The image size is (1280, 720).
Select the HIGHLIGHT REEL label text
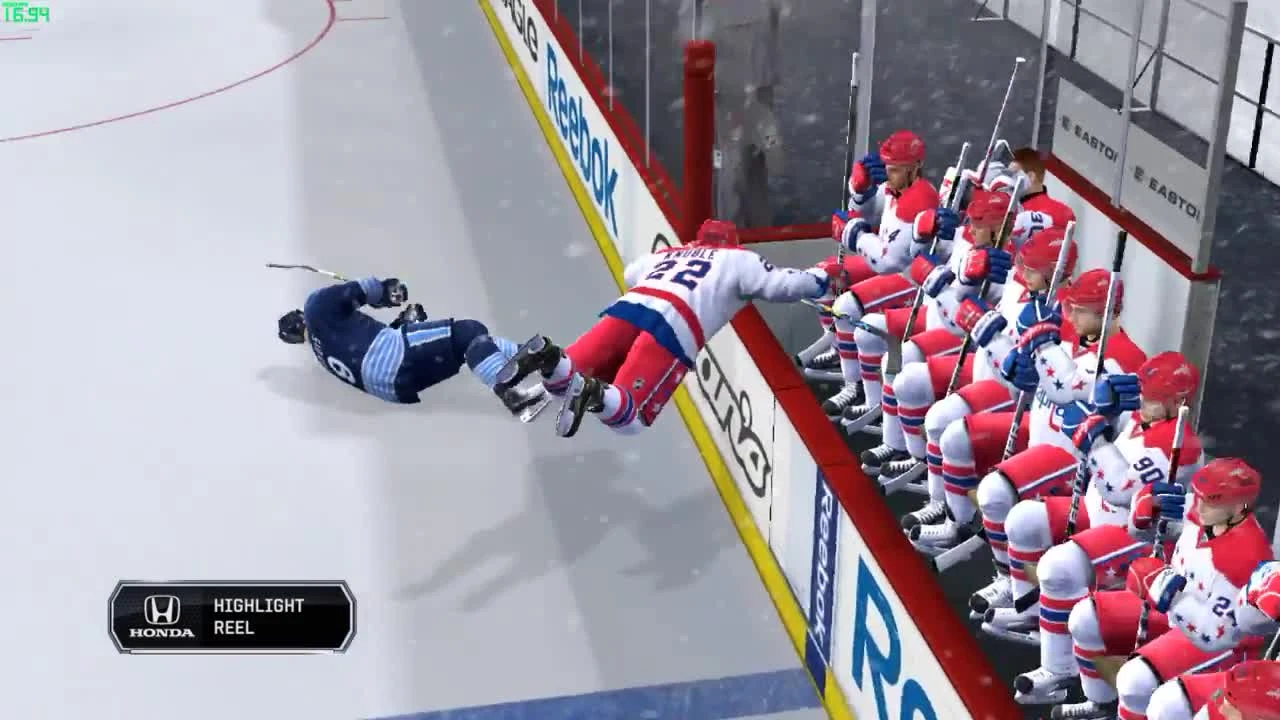[258, 617]
